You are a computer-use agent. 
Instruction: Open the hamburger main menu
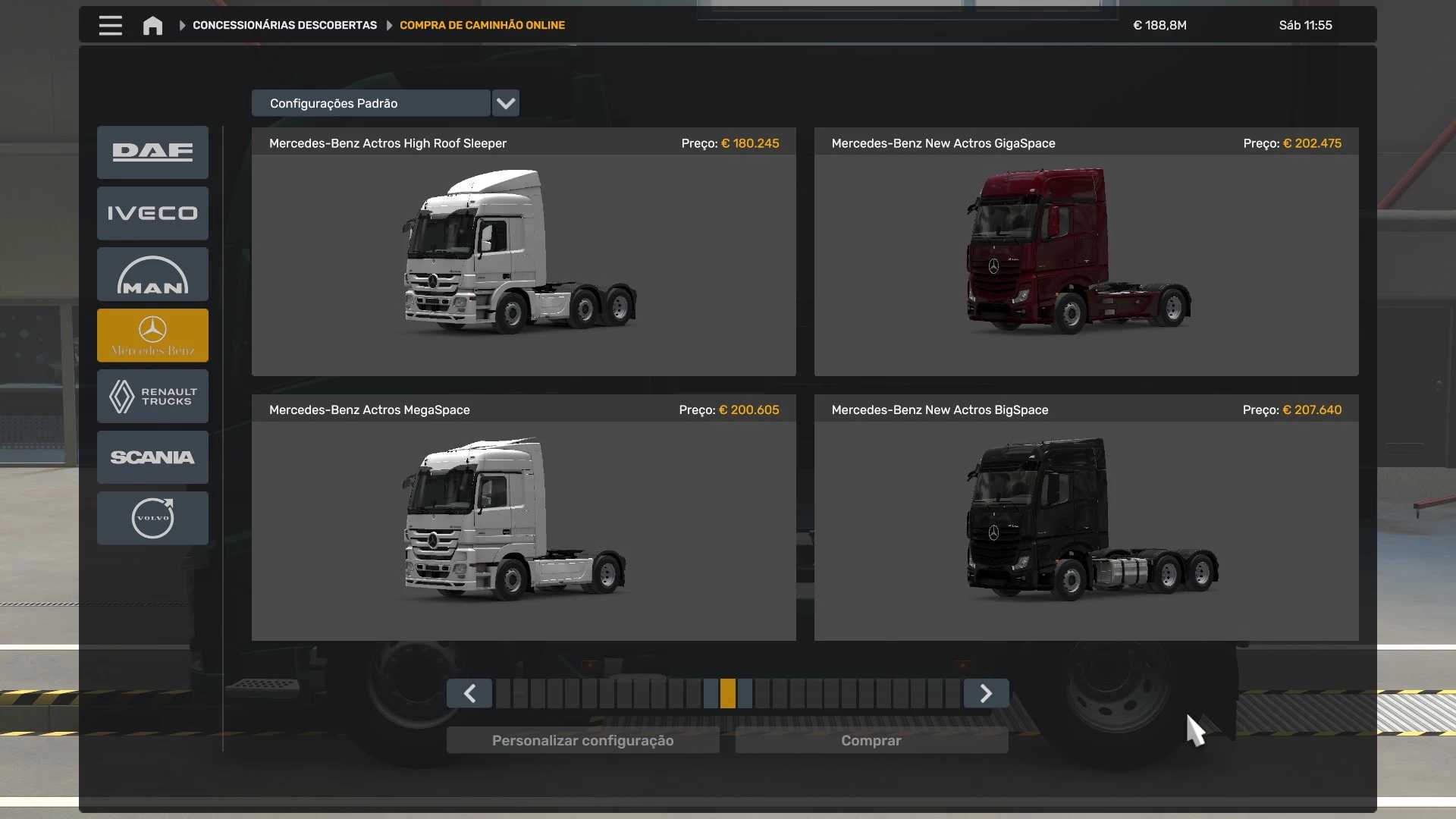pos(110,25)
